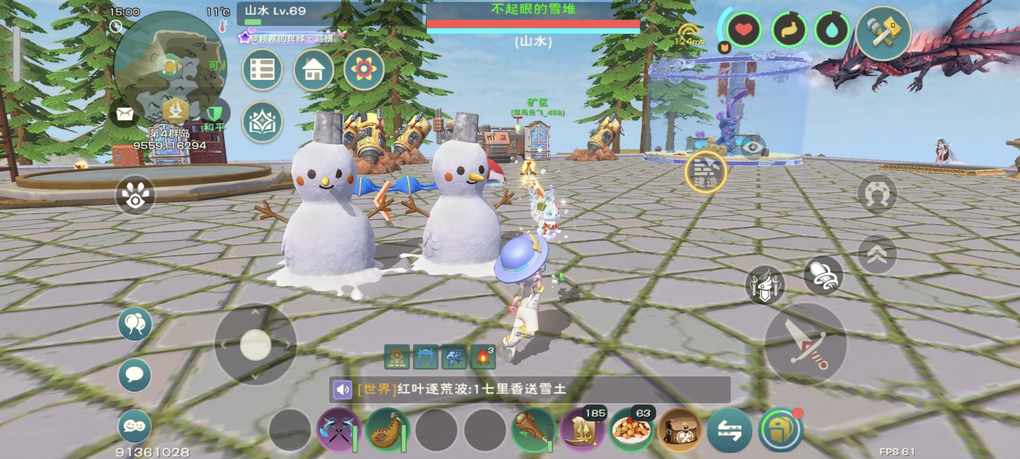Image resolution: width=1020 pixels, height=459 pixels.
Task: Select the food plate item with 63
Action: (631, 430)
